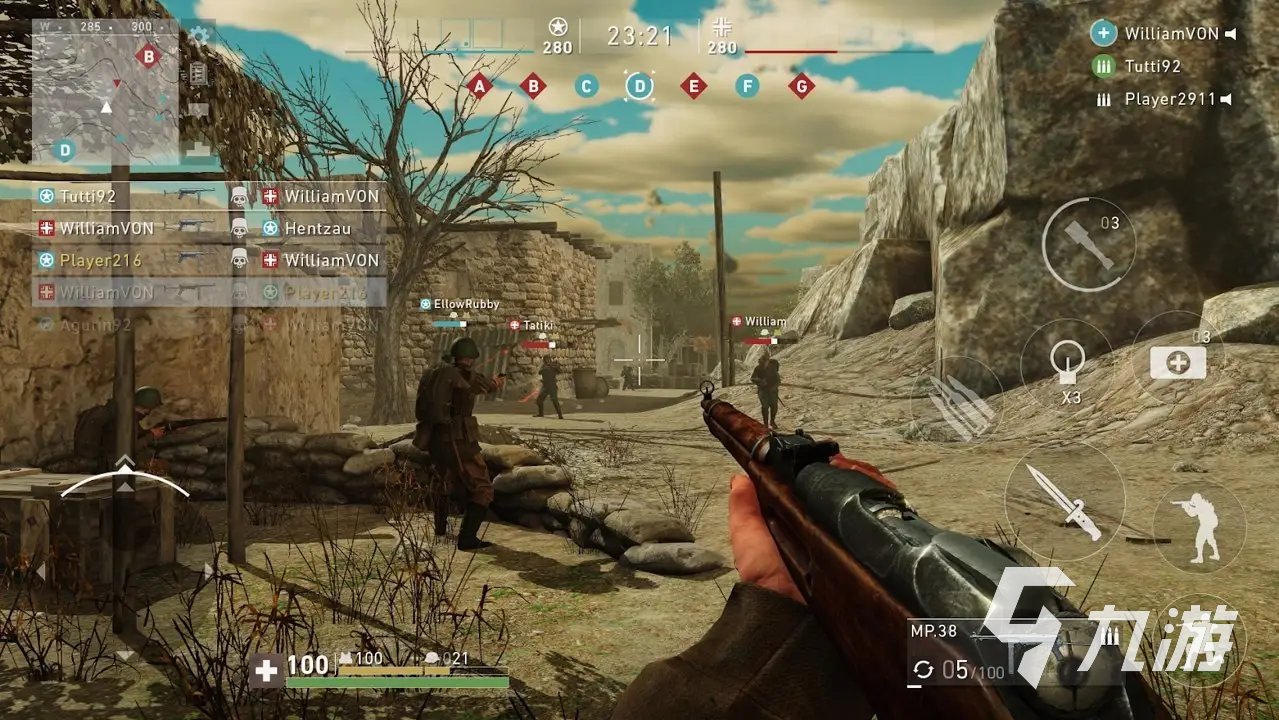Viewport: 1279px width, 720px height.
Task: Toggle WilliamVON's speaker voice icon
Action: click(x=1231, y=34)
